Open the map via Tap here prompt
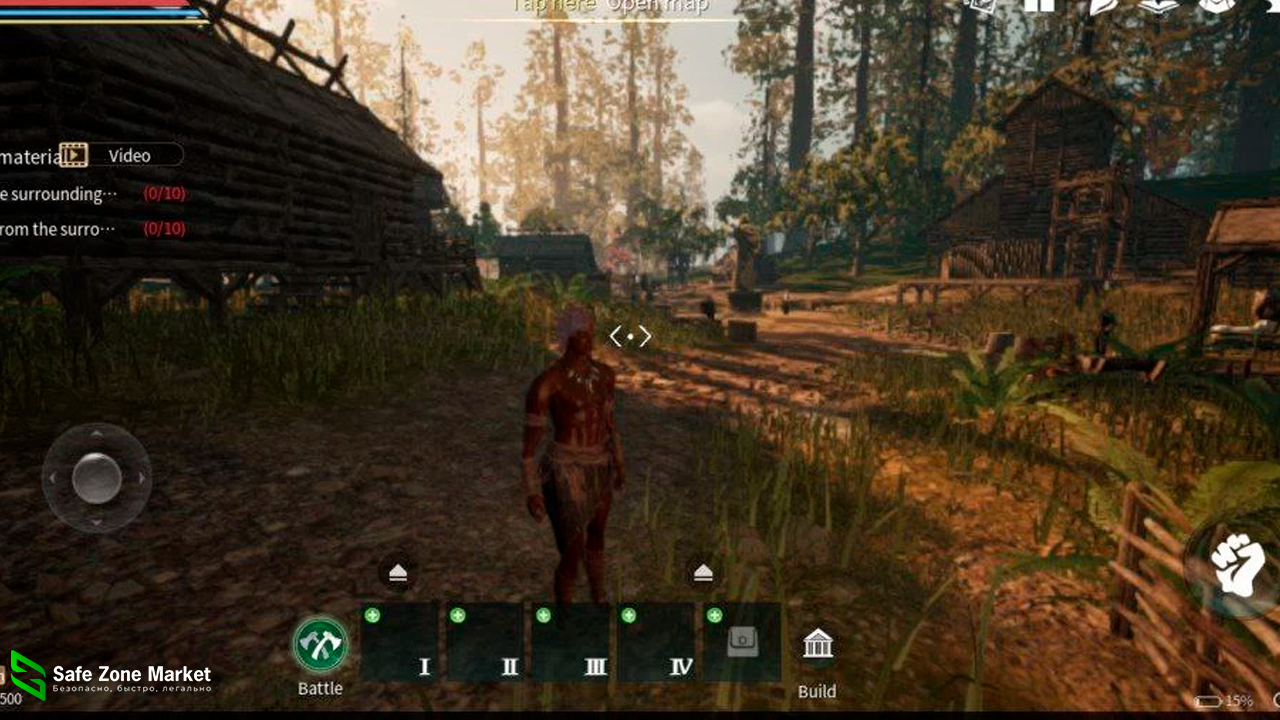The height and width of the screenshot is (720, 1280). [x=610, y=7]
